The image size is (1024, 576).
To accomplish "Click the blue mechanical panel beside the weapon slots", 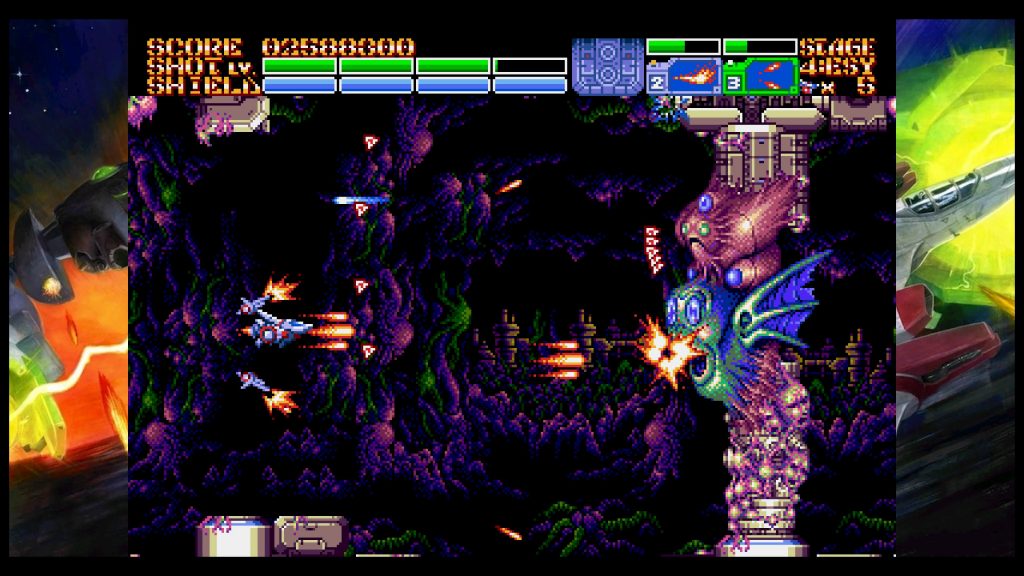I will (607, 66).
